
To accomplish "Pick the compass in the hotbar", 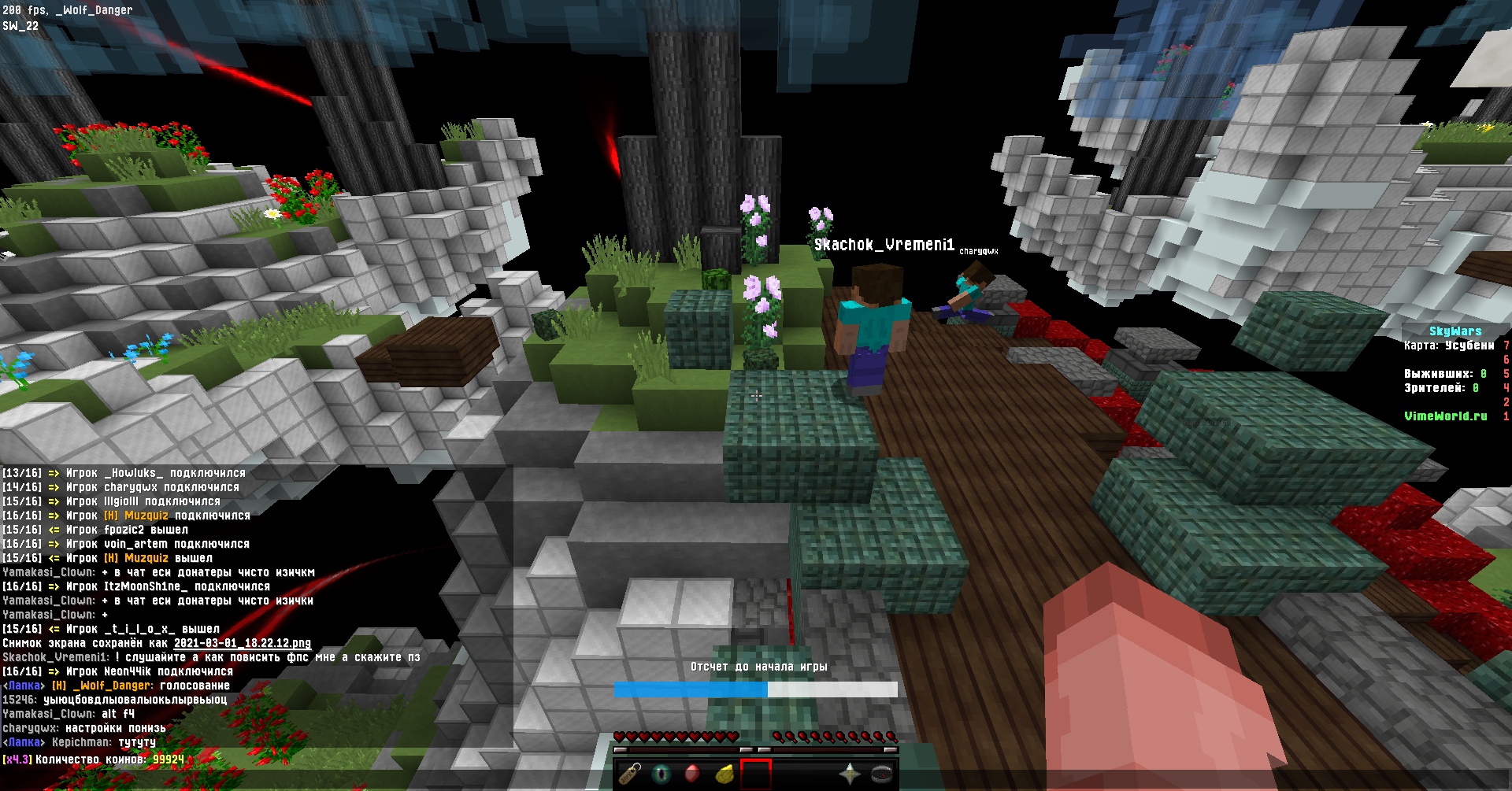I will [x=881, y=774].
